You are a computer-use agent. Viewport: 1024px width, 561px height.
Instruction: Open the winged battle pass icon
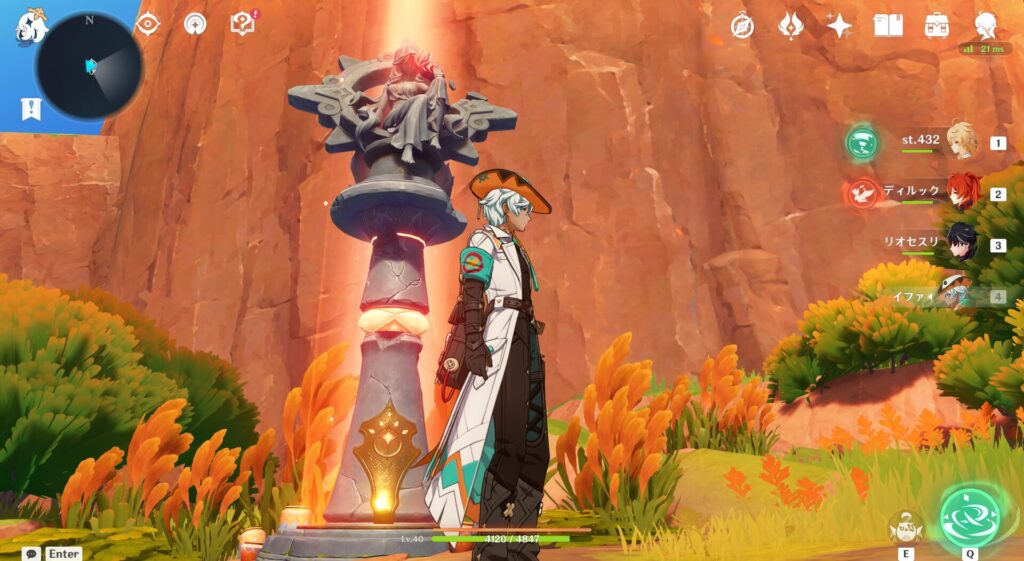[x=790, y=26]
